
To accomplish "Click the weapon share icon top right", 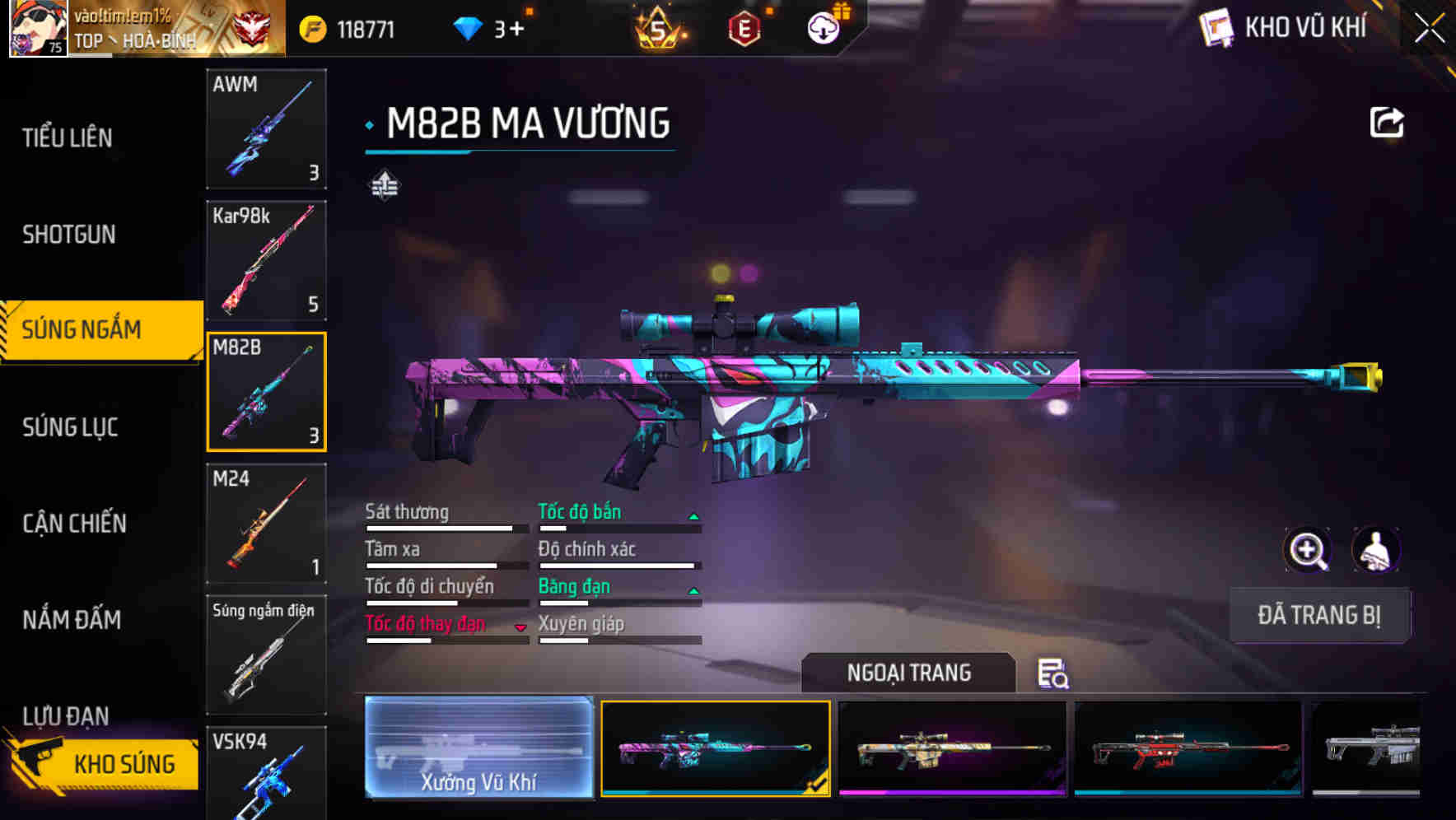I will pyautogui.click(x=1388, y=121).
